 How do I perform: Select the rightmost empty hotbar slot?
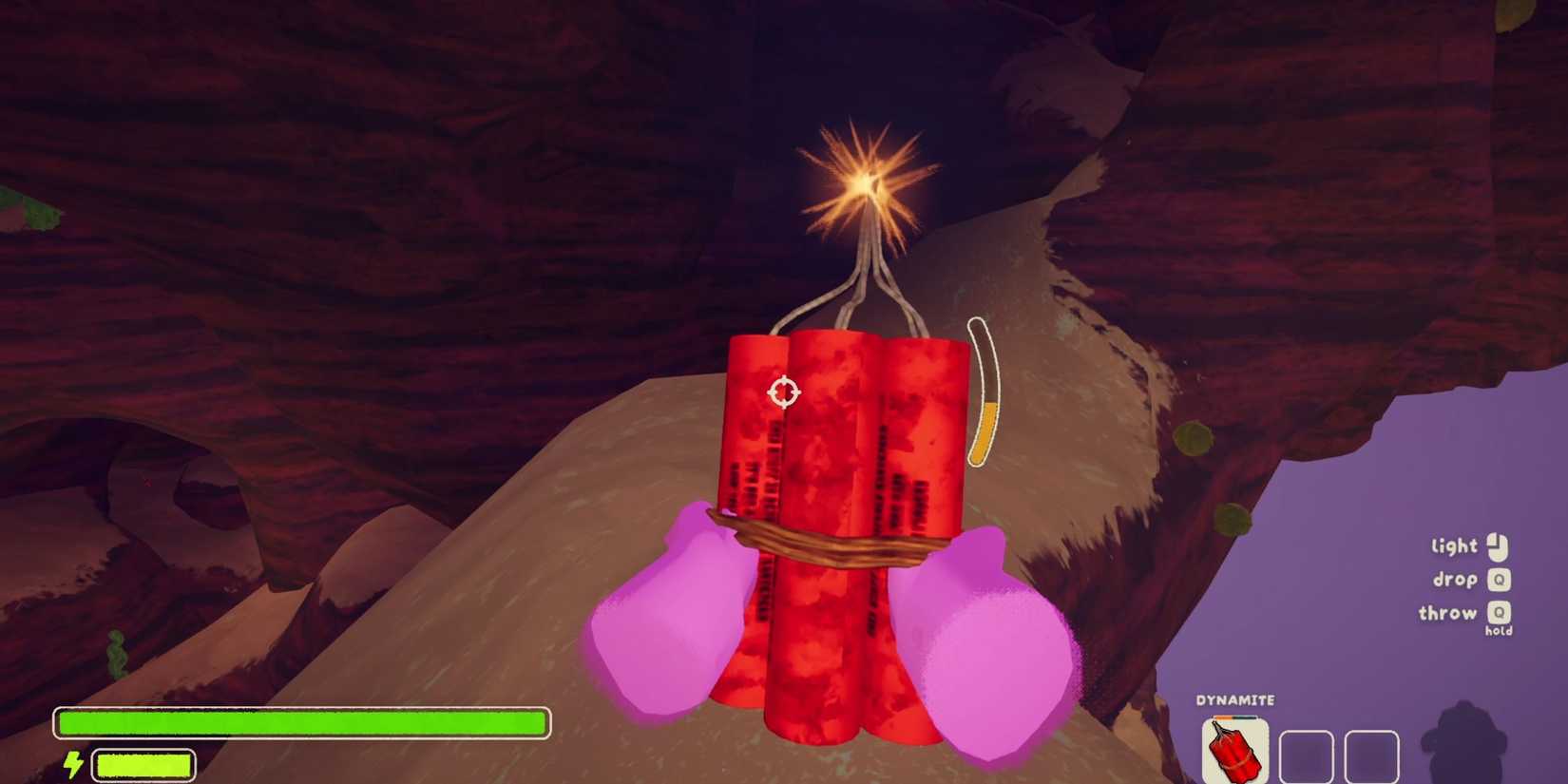click(1370, 754)
